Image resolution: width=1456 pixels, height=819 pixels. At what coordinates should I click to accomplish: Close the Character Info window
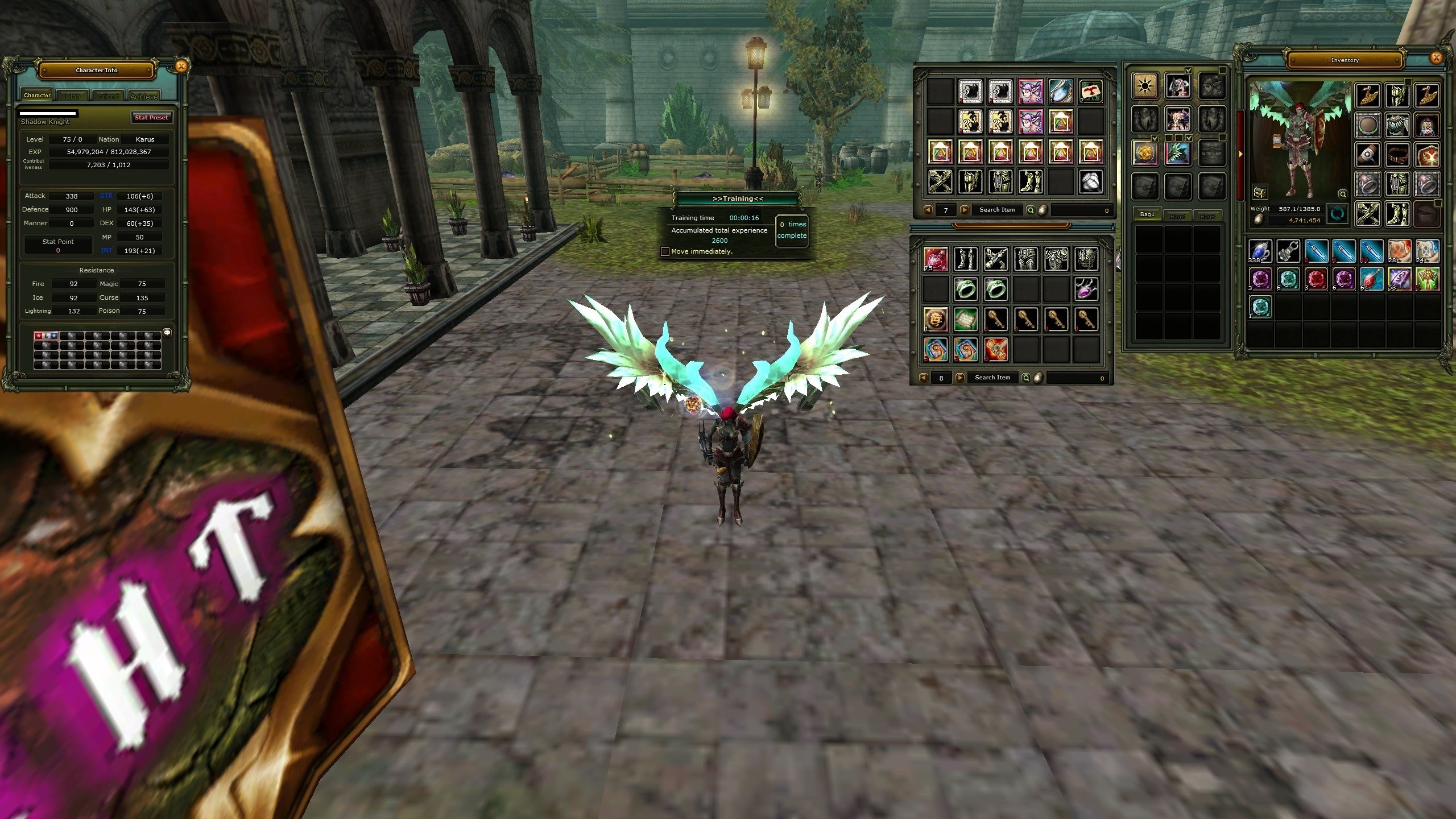click(181, 67)
